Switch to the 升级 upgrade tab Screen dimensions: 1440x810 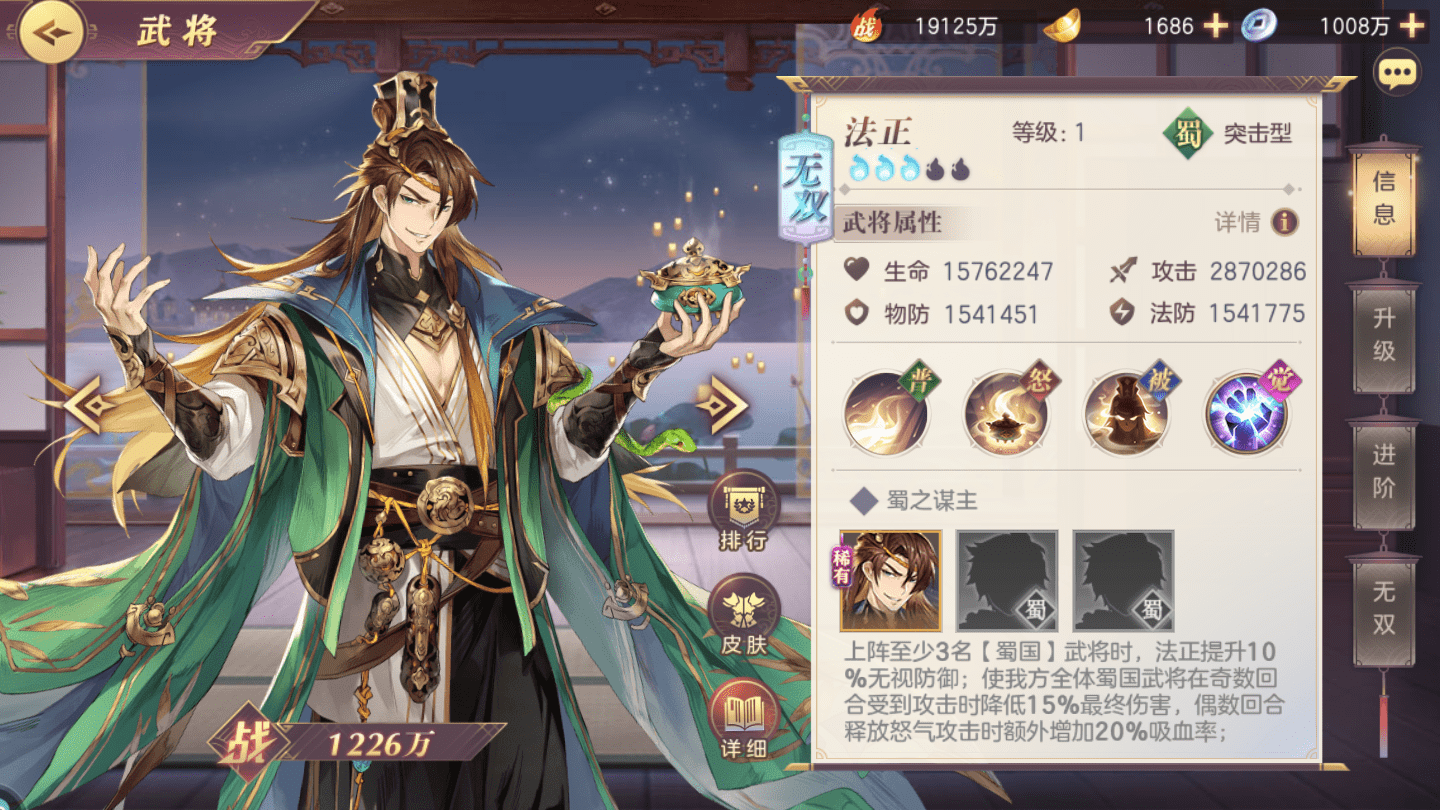(x=1384, y=335)
